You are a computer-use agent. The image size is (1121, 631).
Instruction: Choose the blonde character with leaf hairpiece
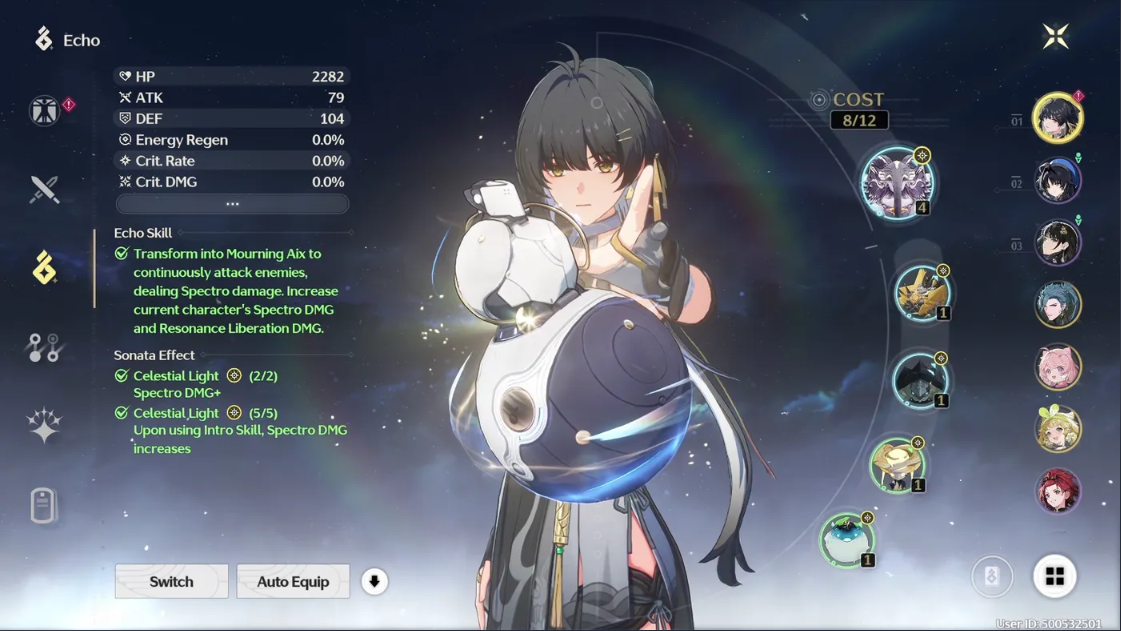click(x=1057, y=429)
